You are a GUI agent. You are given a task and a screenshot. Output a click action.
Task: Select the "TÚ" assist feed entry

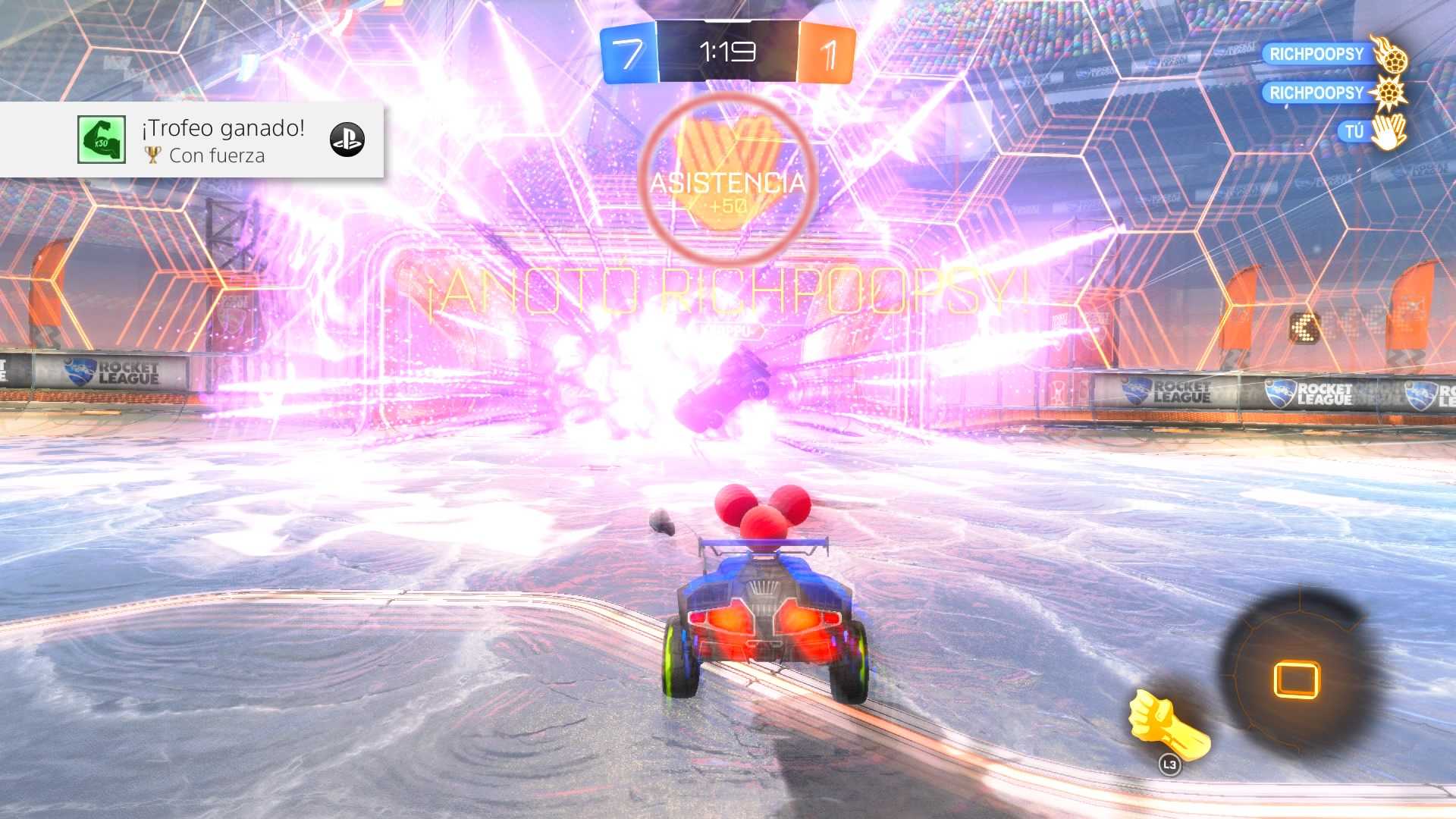pos(1354,132)
